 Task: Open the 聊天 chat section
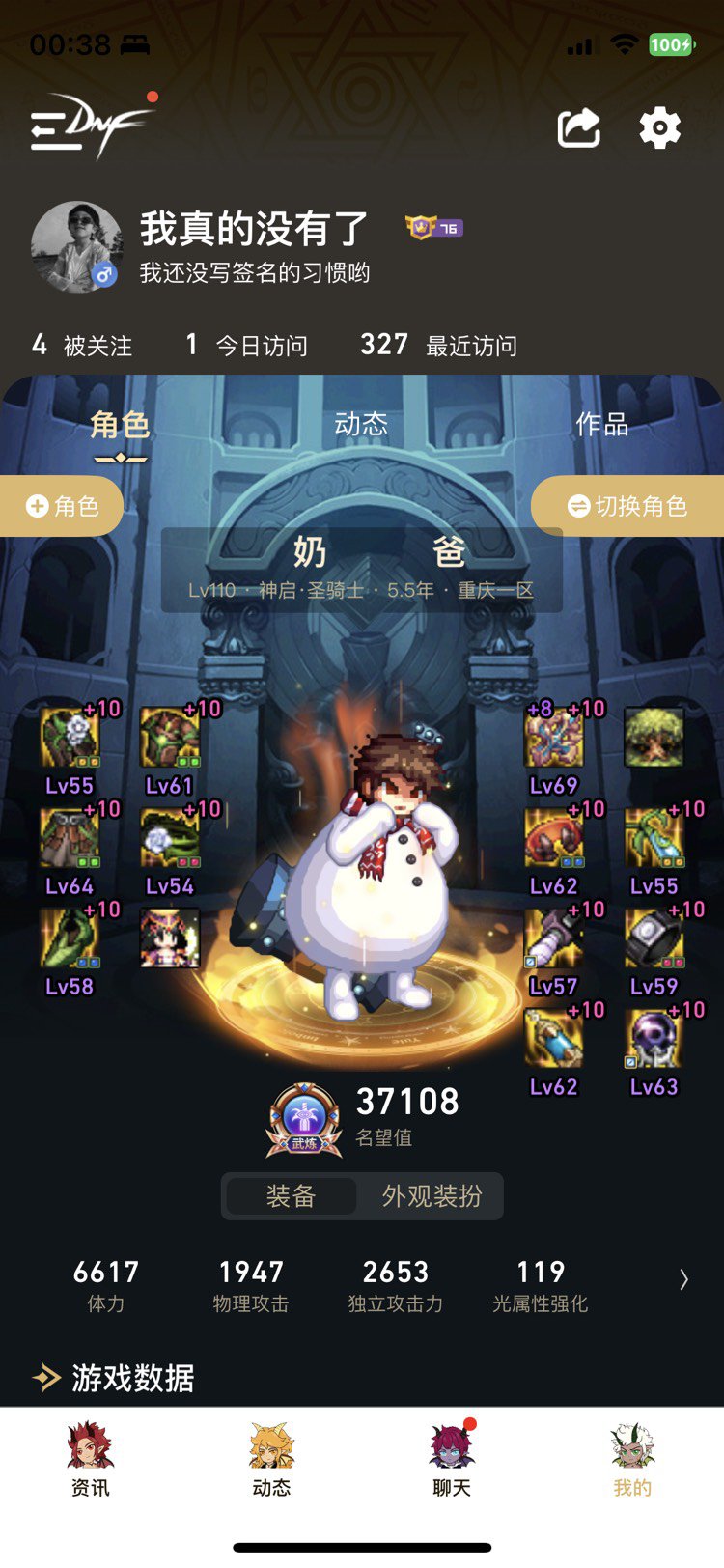(451, 1458)
